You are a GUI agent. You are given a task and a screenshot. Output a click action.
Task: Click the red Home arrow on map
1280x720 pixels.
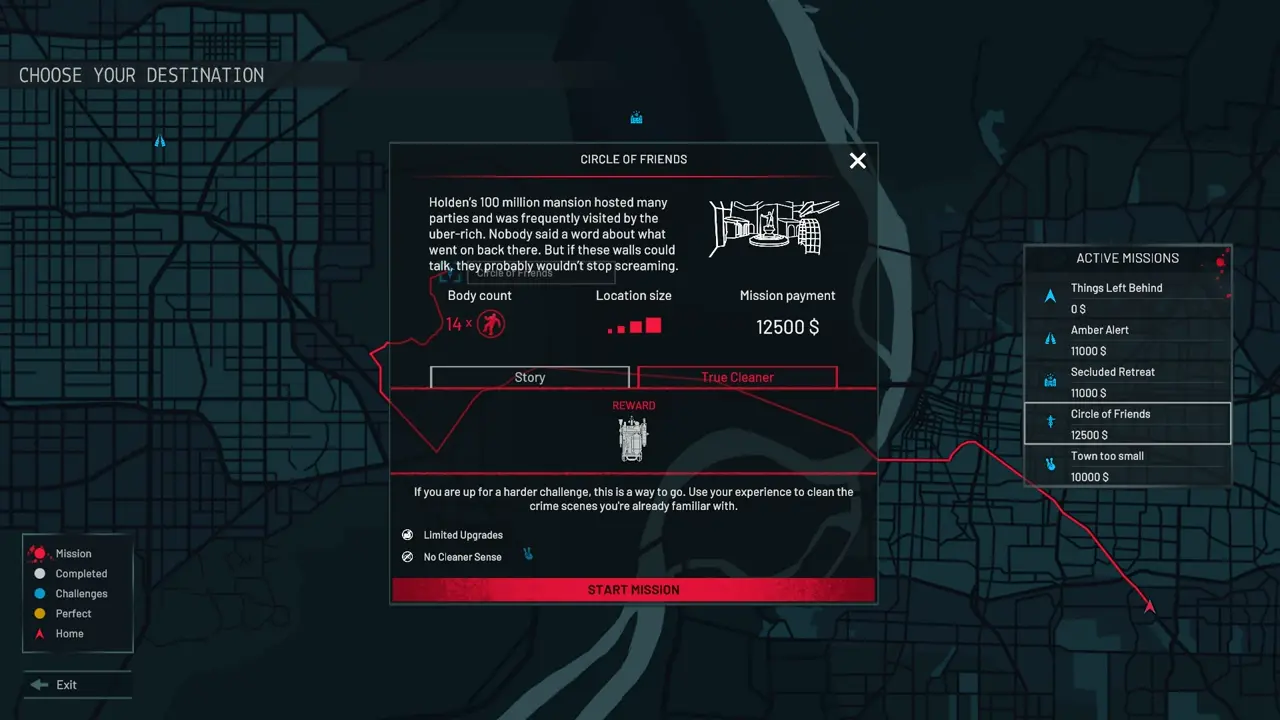1149,606
